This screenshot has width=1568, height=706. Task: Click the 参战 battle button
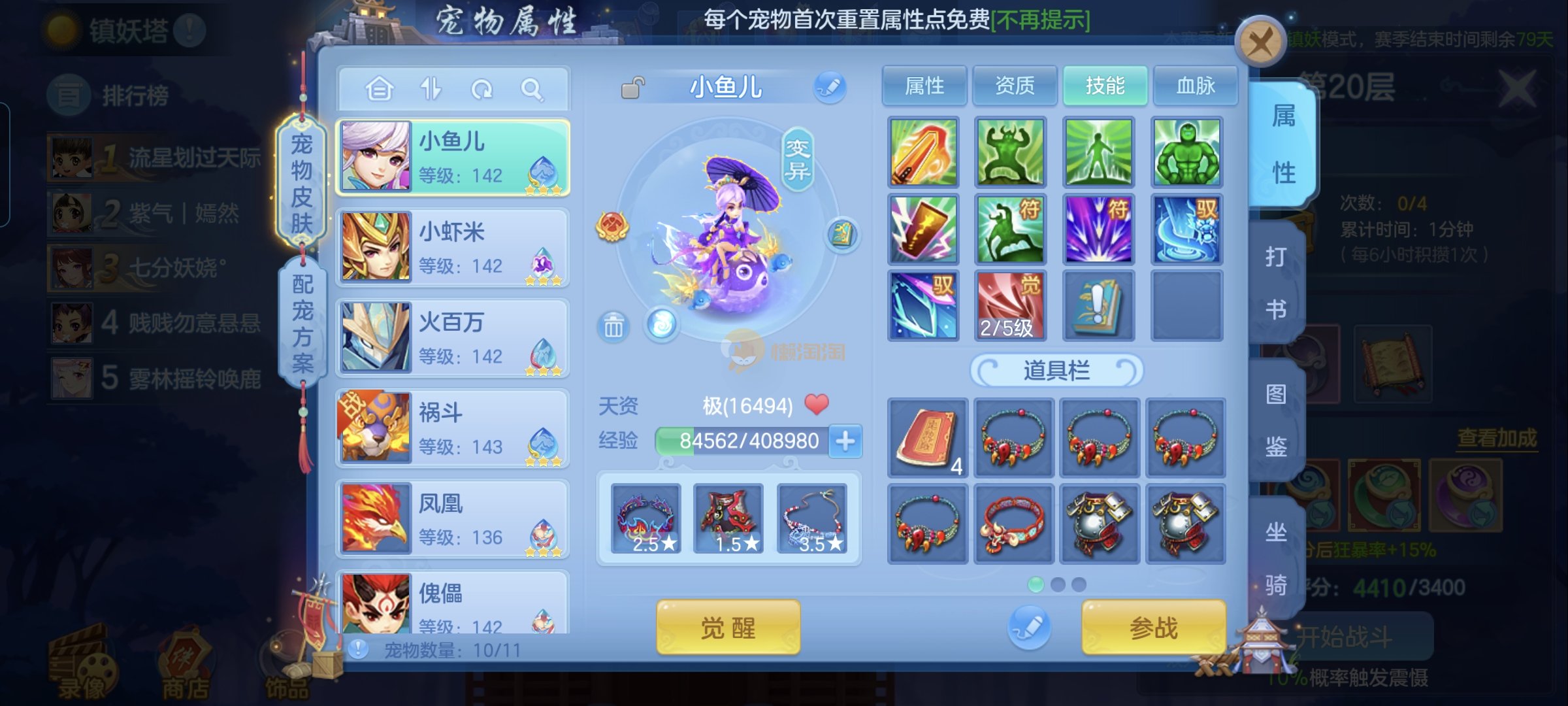click(1153, 628)
